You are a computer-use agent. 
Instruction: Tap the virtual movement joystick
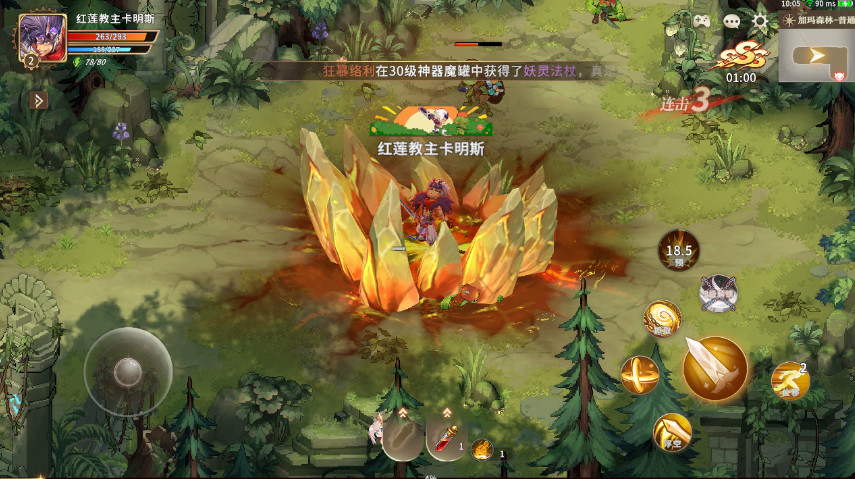pos(127,372)
